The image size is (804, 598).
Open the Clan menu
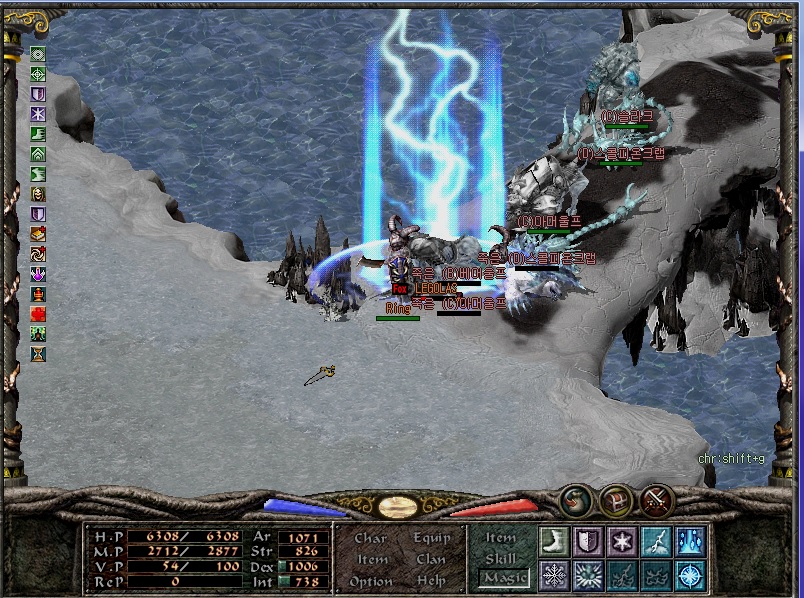coord(432,560)
